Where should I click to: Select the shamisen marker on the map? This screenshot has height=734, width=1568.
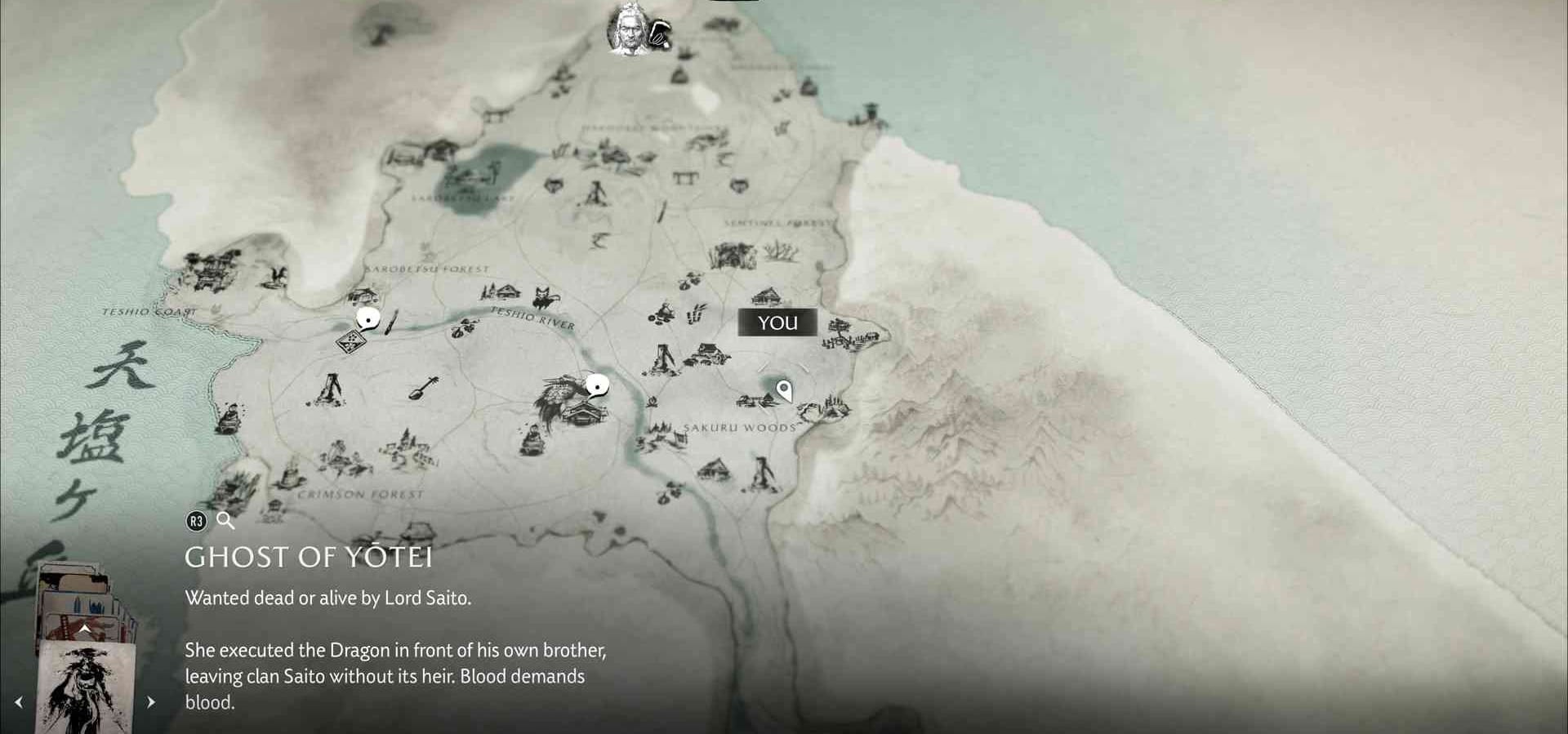pyautogui.click(x=423, y=387)
